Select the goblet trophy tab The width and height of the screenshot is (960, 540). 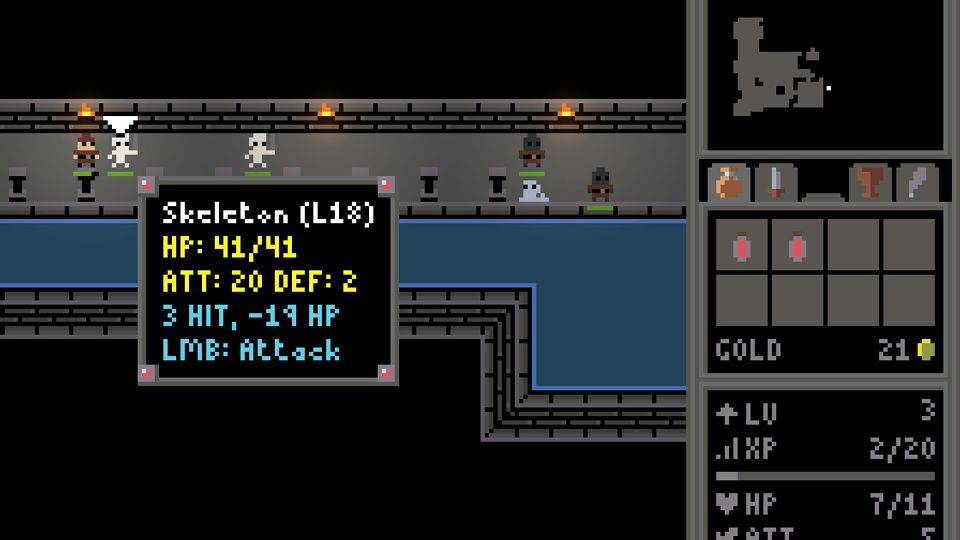(870, 183)
